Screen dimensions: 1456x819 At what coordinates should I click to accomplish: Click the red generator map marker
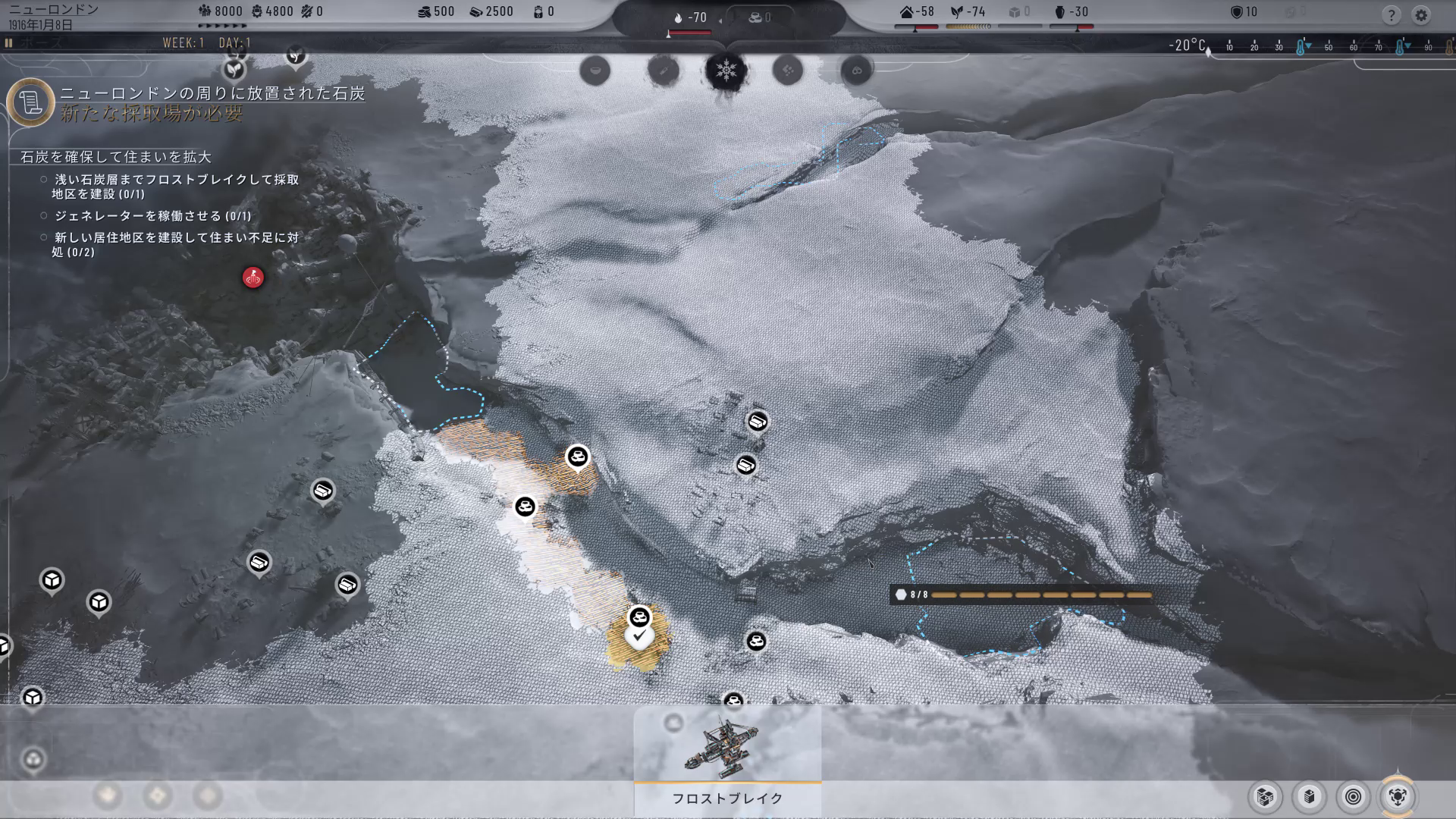point(253,278)
